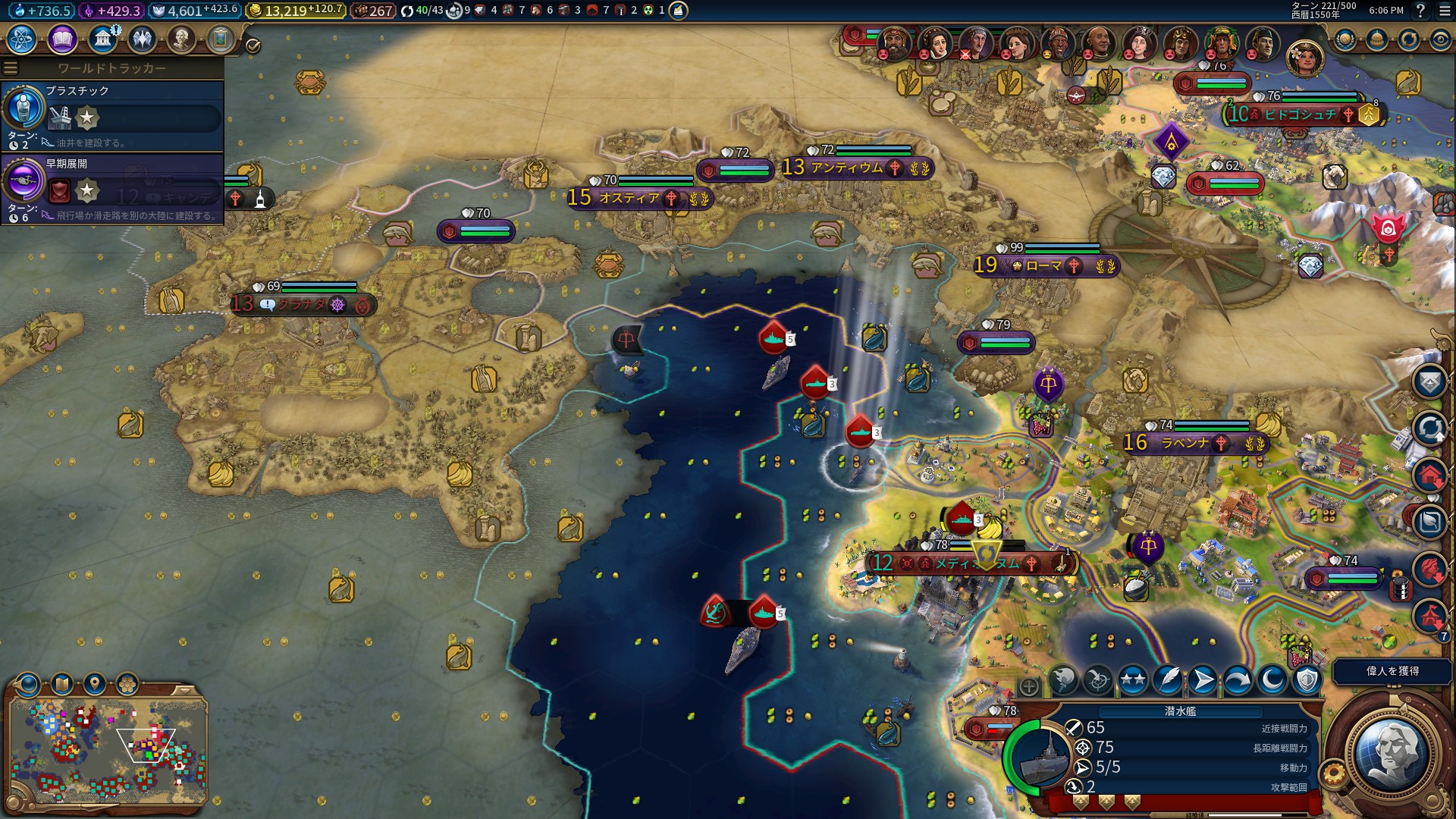Viewport: 1456px width, 819px height.
Task: Skip the unit's turn (curved arrow icon)
Action: pos(1237,680)
